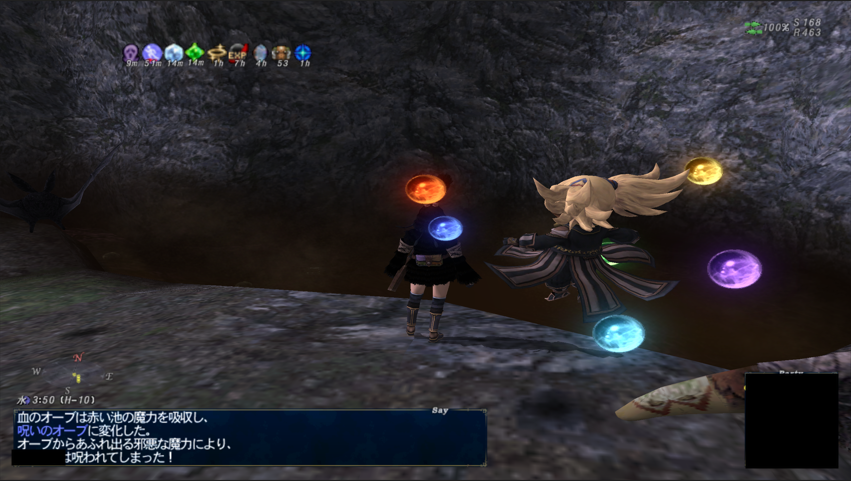
Task: Select the pale blue crystal buff icon
Action: (174, 52)
